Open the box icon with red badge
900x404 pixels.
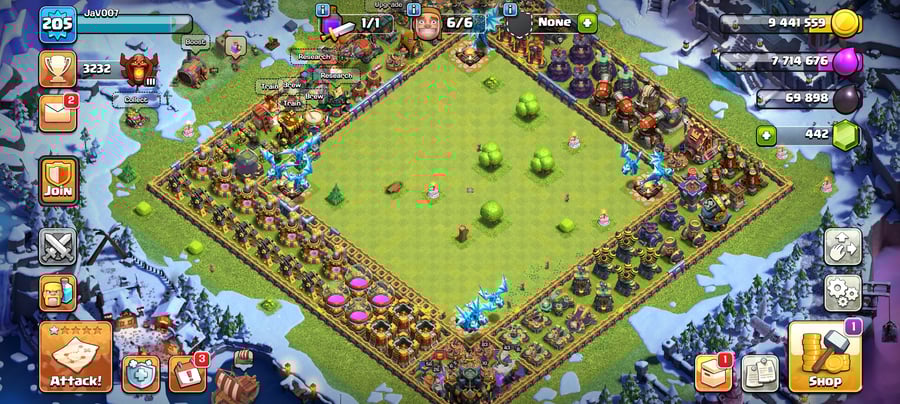pos(713,373)
